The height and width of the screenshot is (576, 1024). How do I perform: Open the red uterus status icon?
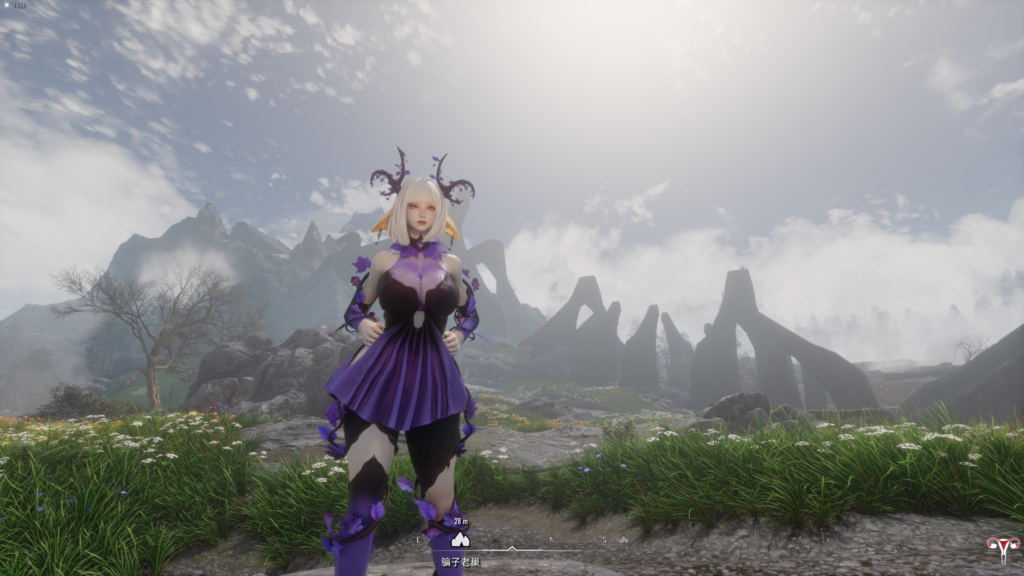1000,547
